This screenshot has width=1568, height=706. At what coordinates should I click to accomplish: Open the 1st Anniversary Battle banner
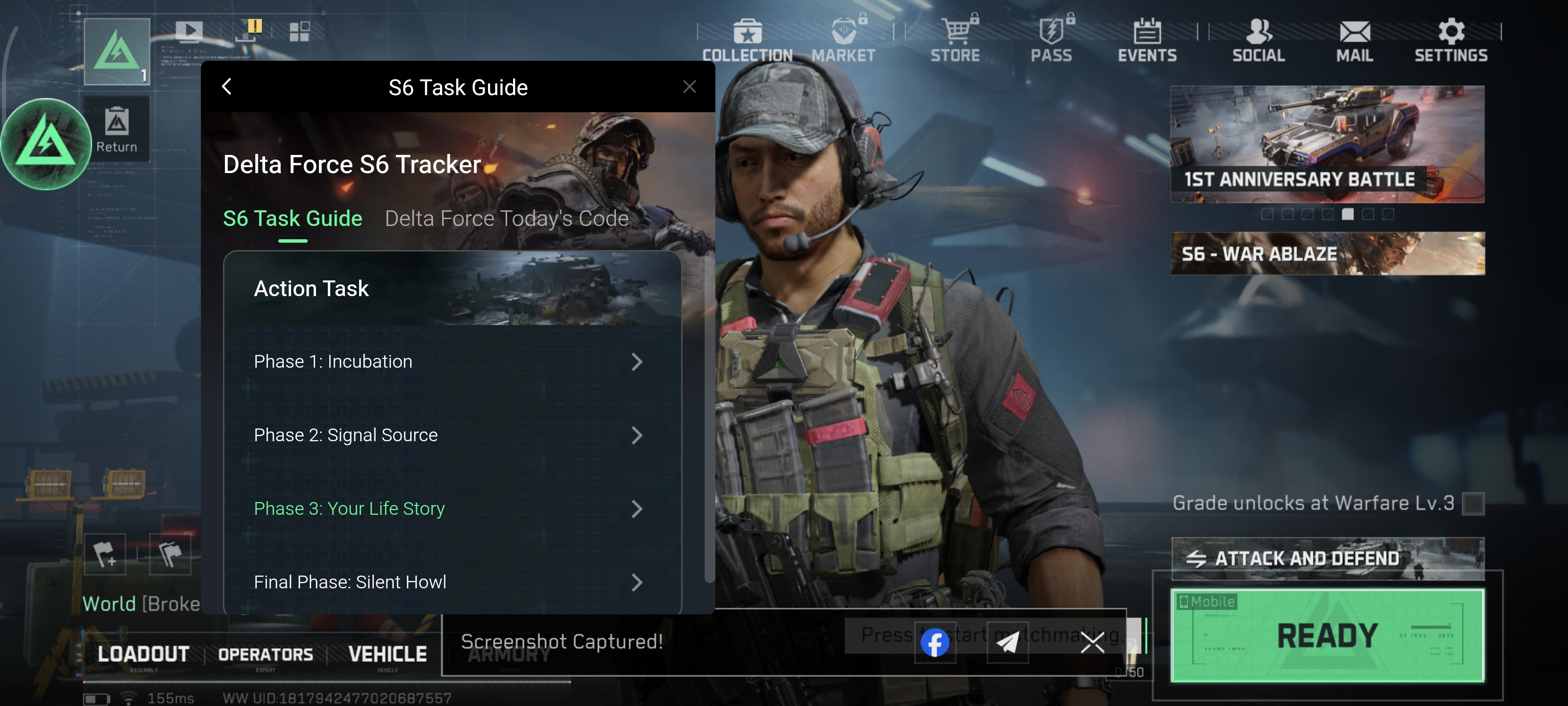pos(1327,144)
